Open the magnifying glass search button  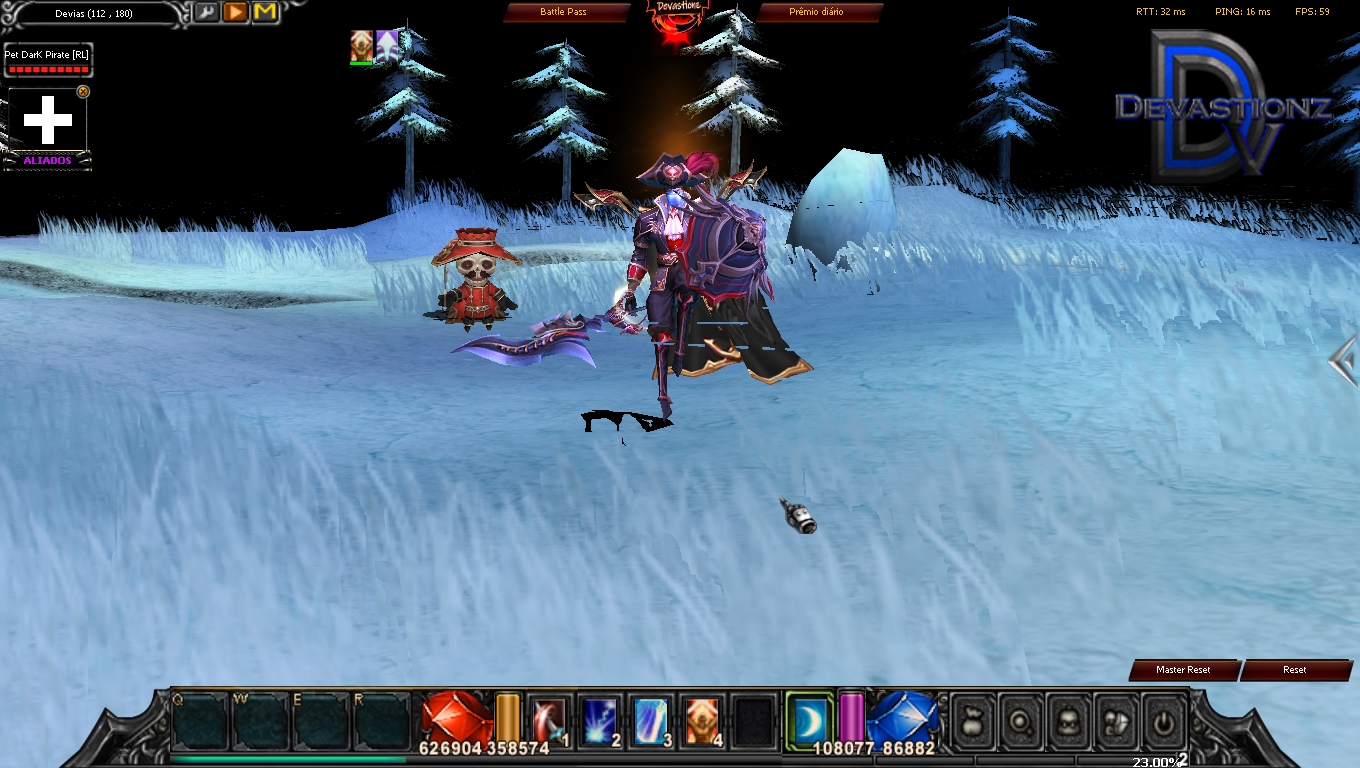[1019, 721]
